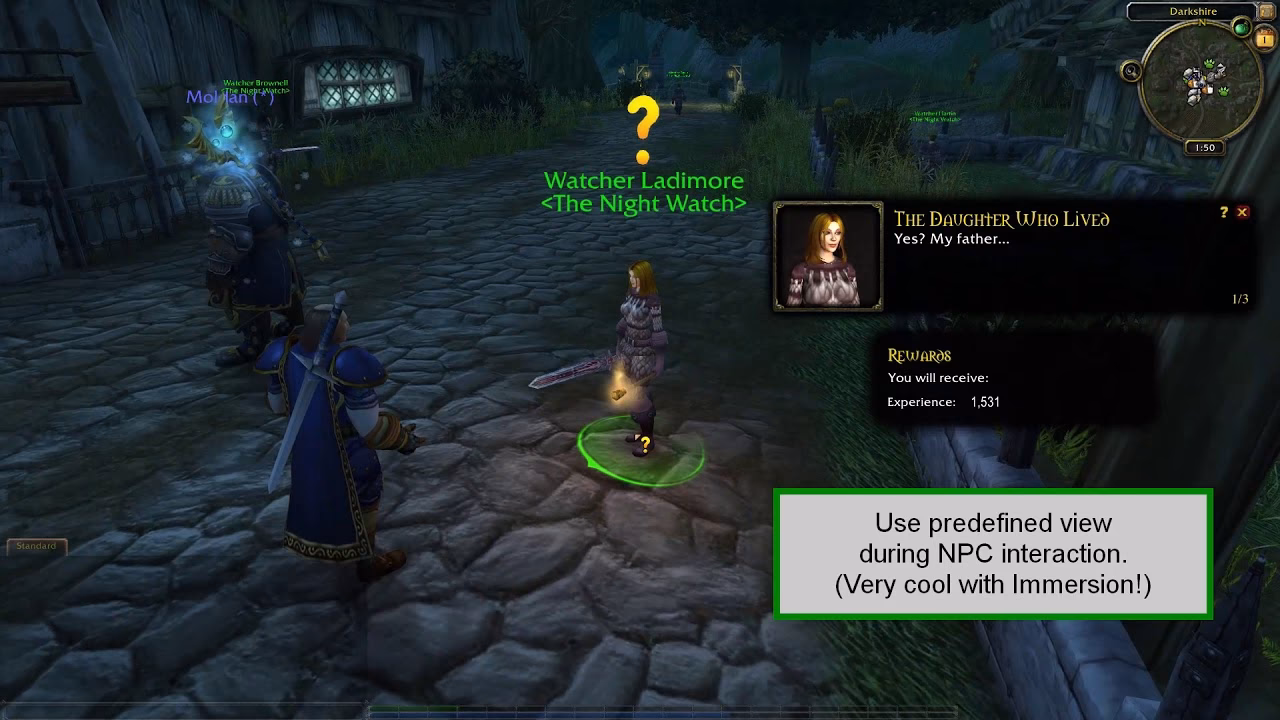Click the zone map icon beside Darkshire
Image resolution: width=1280 pixels, height=720 pixels.
click(1265, 11)
